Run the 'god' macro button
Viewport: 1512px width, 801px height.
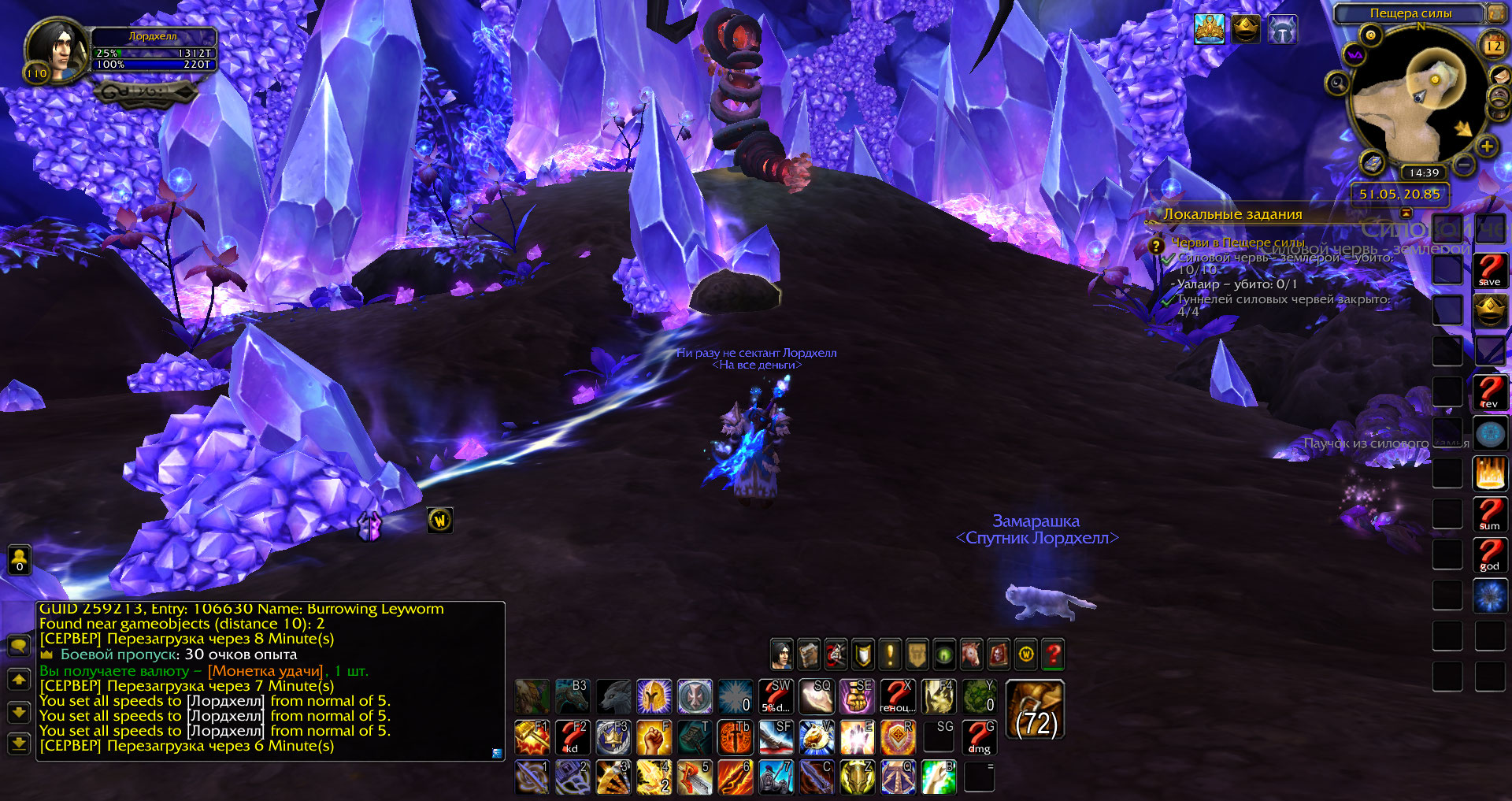[x=1489, y=554]
